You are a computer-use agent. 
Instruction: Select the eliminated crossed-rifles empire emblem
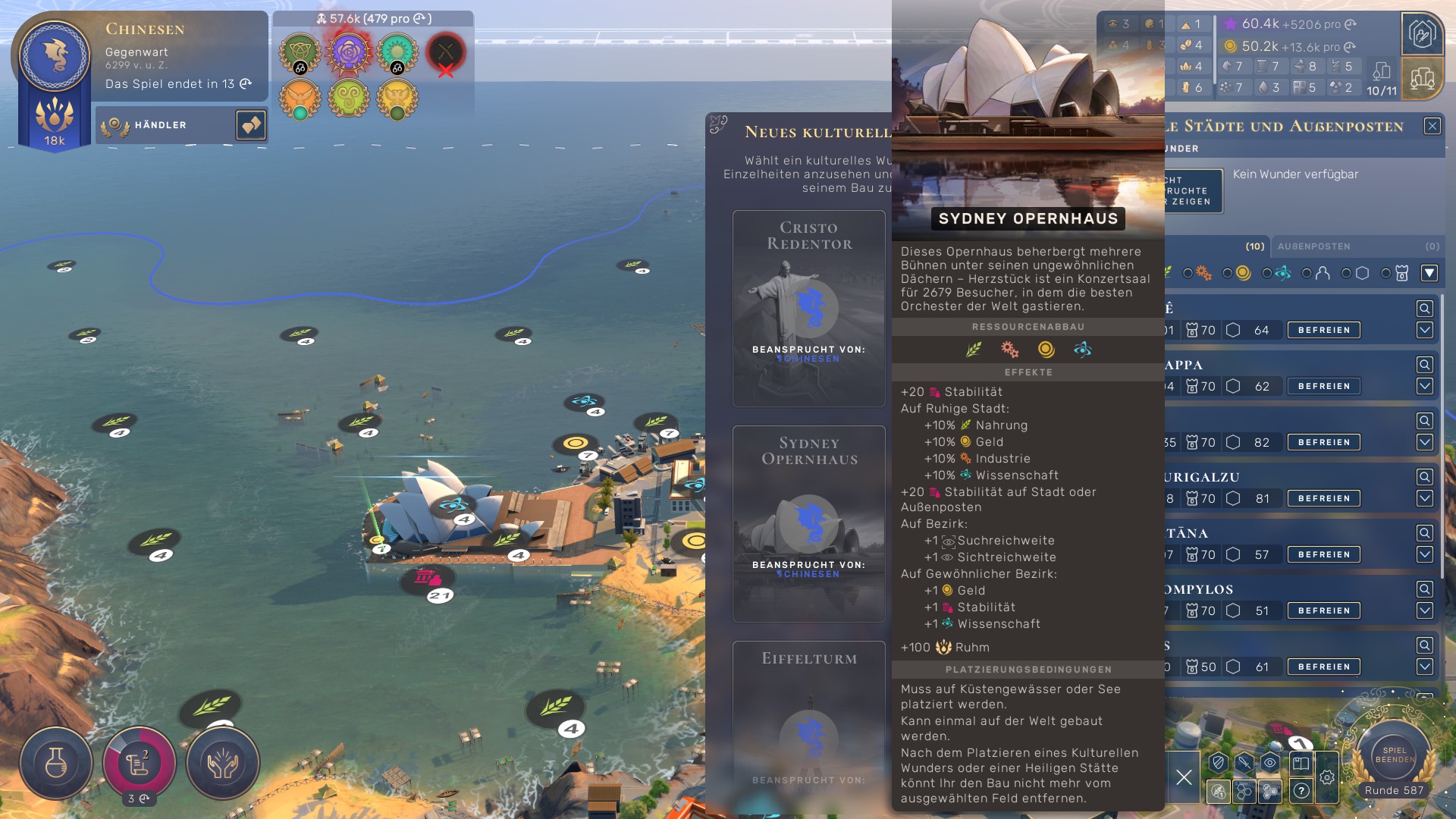[x=446, y=52]
